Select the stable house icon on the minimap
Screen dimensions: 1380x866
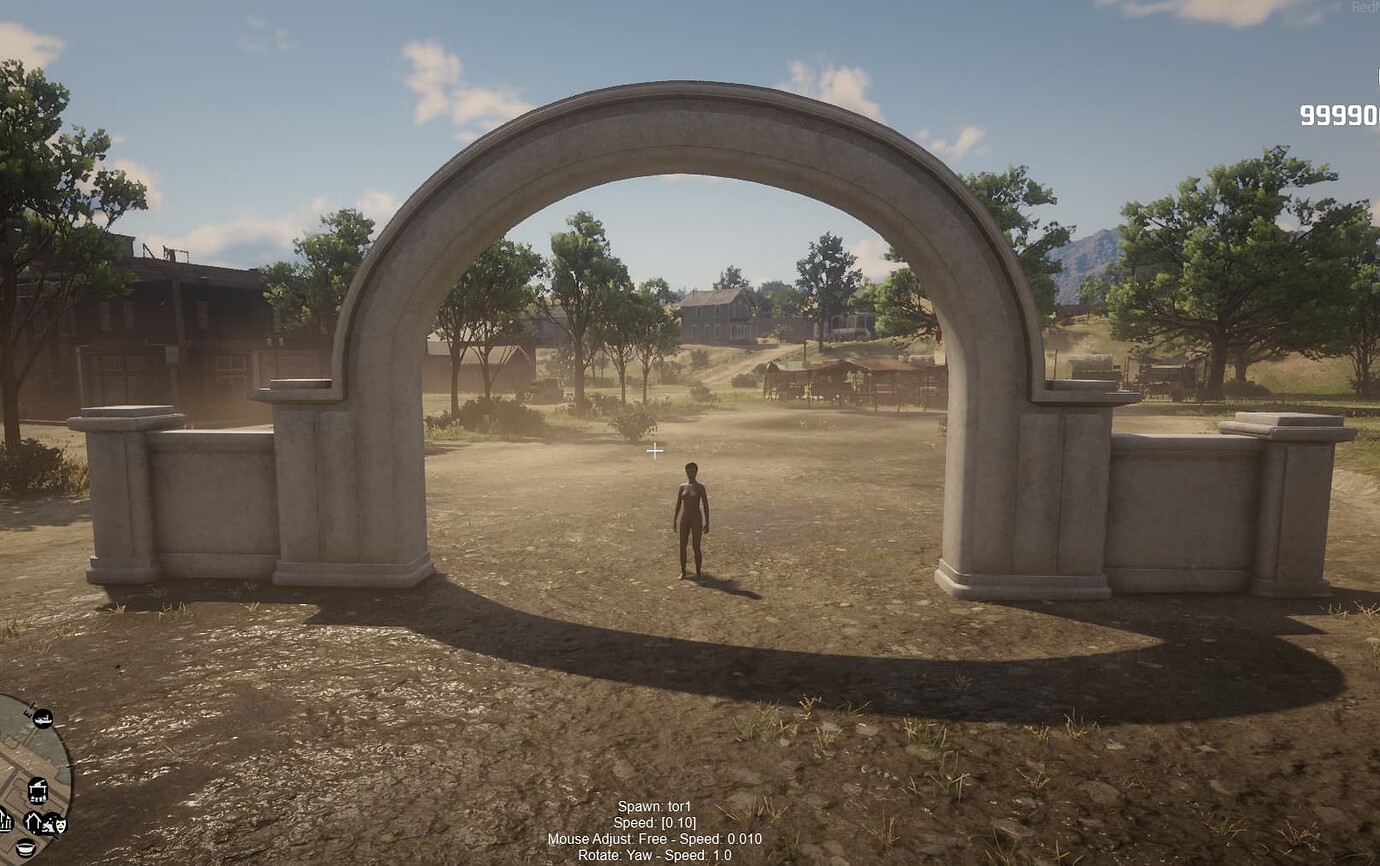33,822
